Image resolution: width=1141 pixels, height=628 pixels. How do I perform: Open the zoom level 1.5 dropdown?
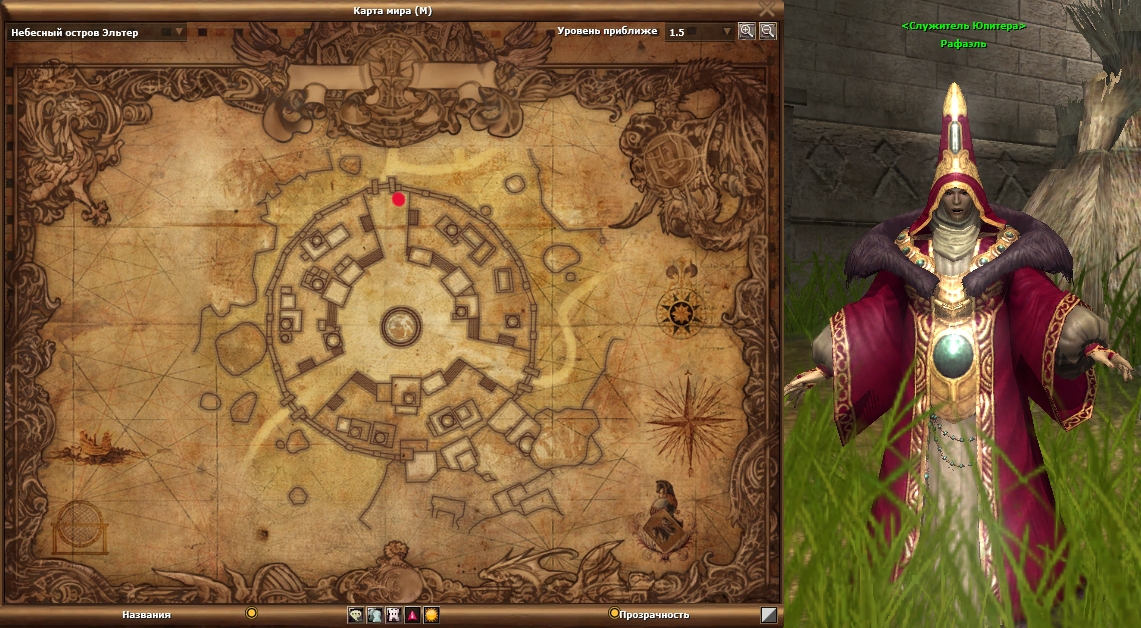(x=727, y=32)
